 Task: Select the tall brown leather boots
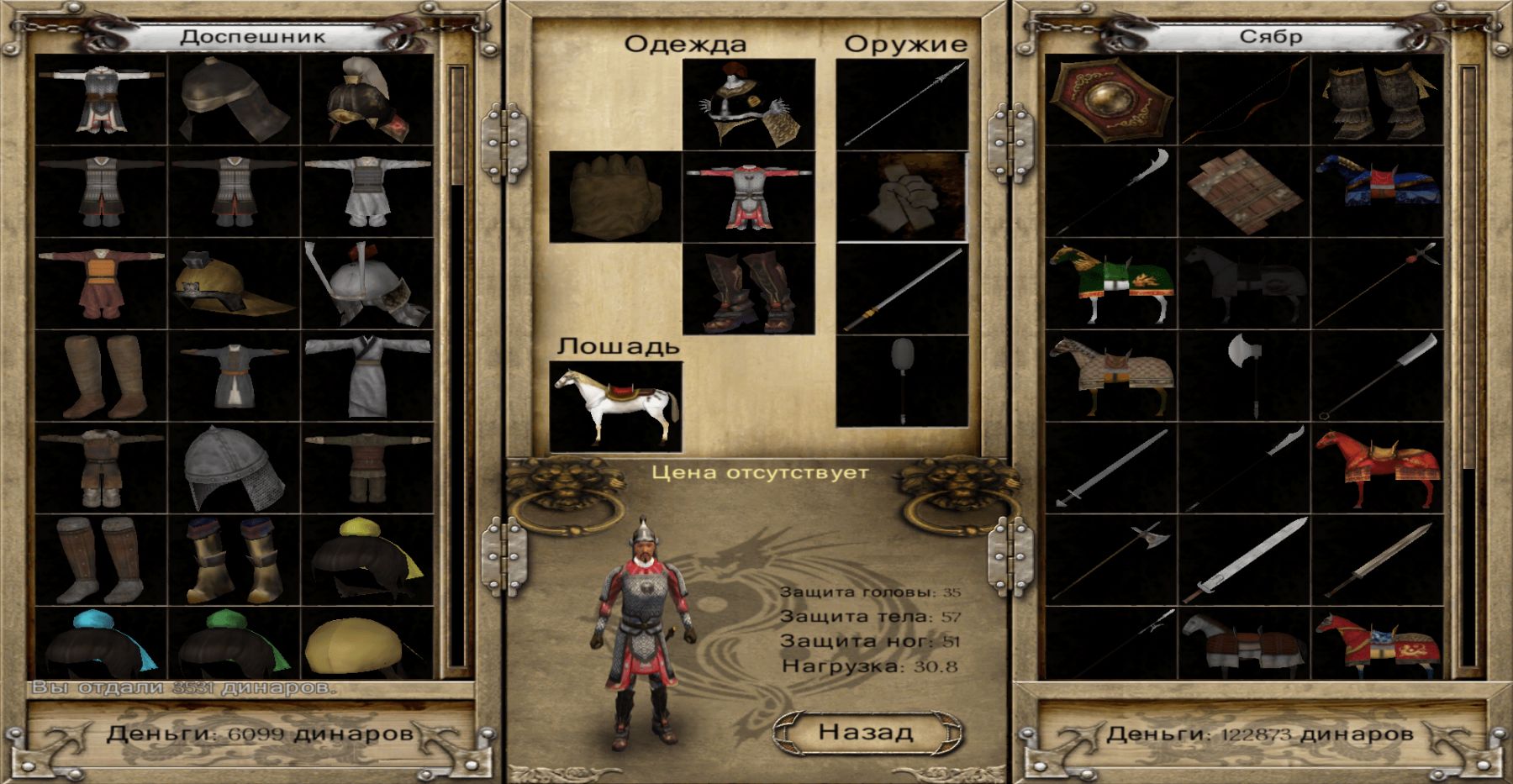pos(102,376)
